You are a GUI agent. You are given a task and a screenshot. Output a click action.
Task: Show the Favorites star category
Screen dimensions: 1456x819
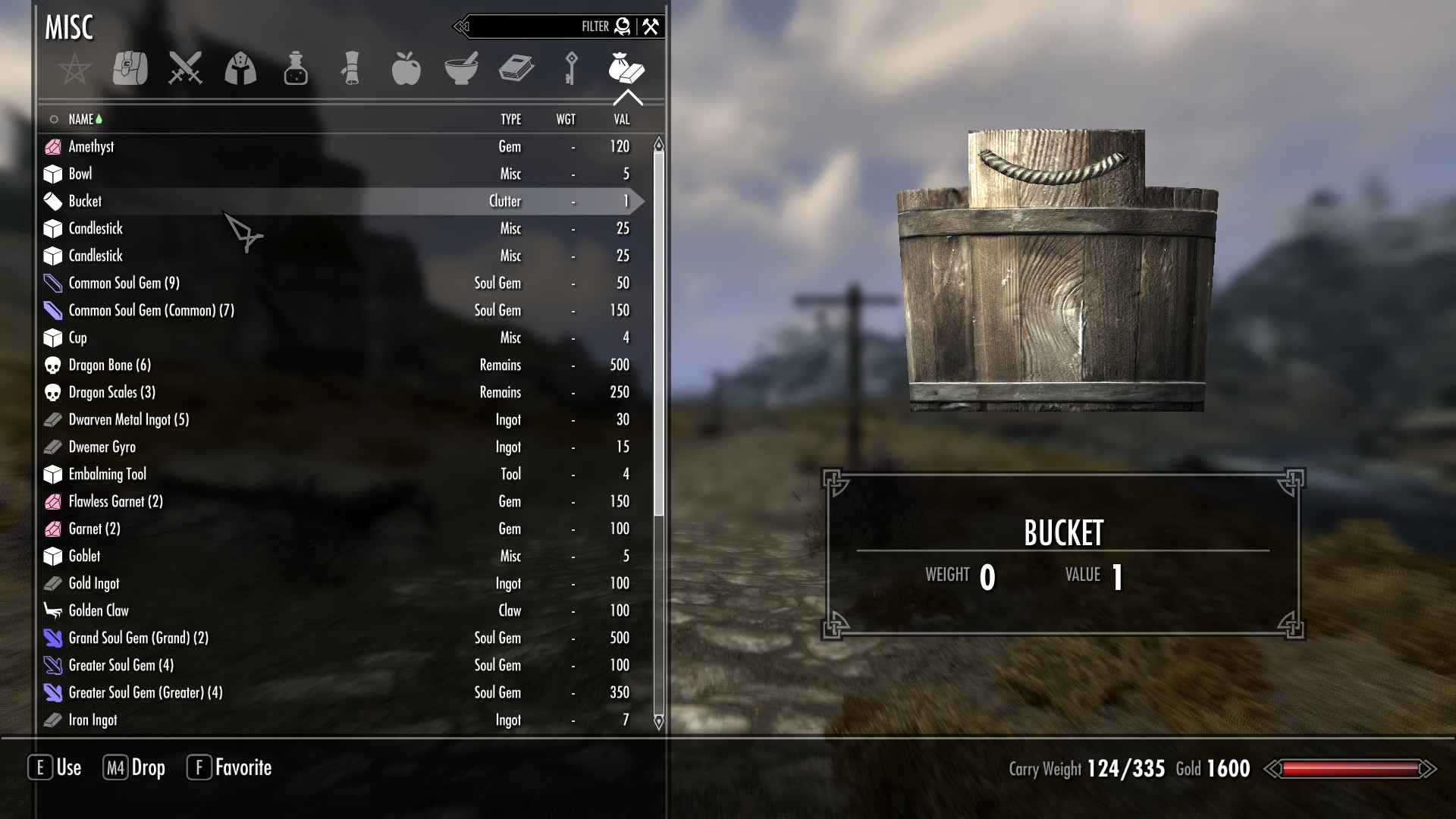coord(75,70)
